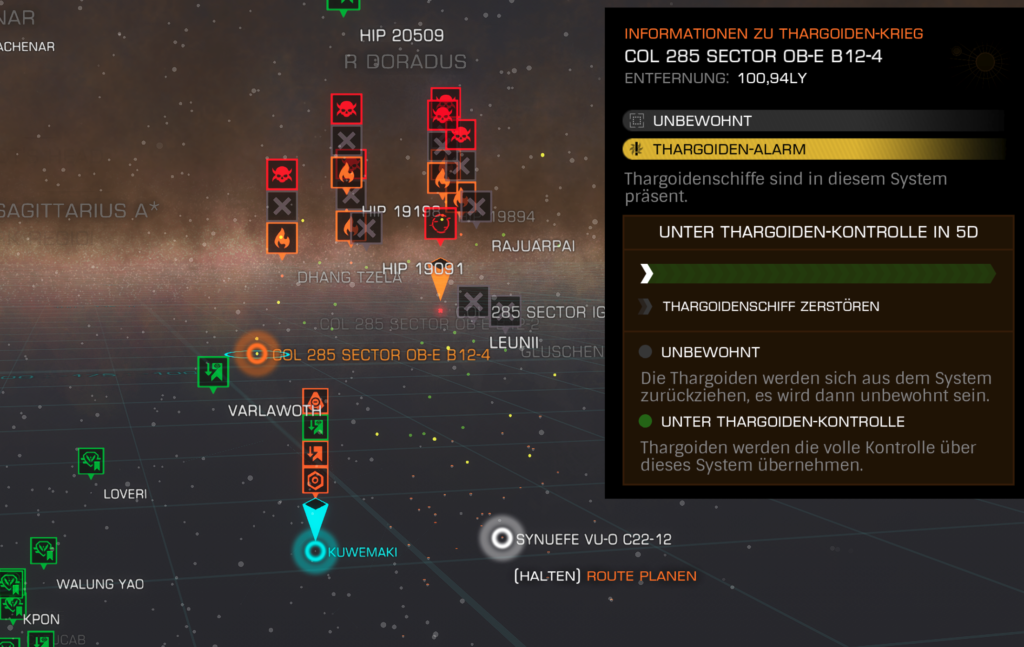1024x647 pixels.
Task: Select the green icon above Walung Yao
Action: 43,551
